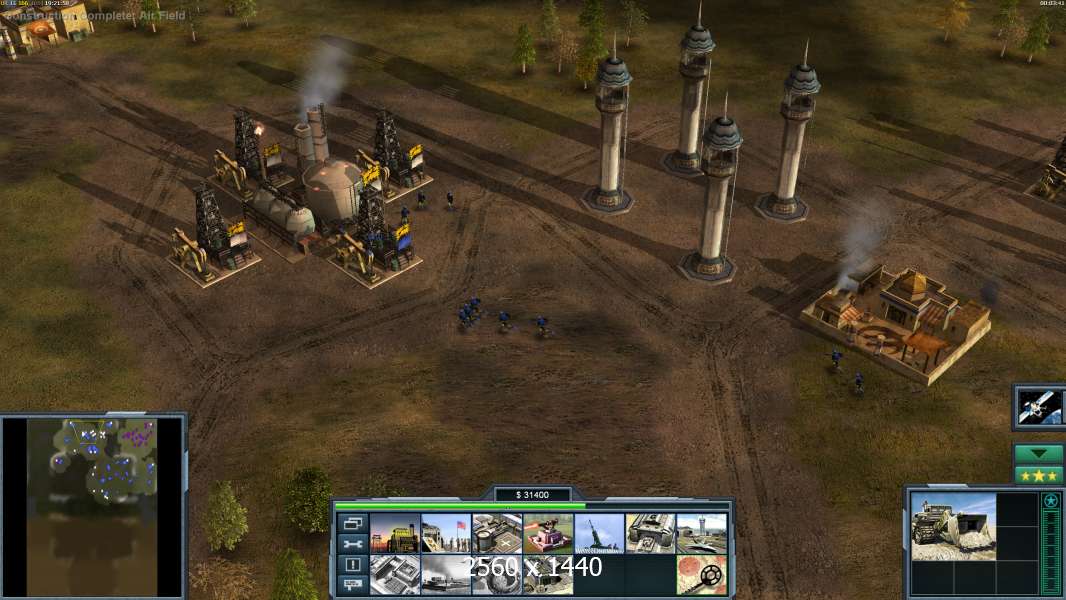Click the star emblem above rank bar
The height and width of the screenshot is (600, 1066).
tap(1051, 501)
